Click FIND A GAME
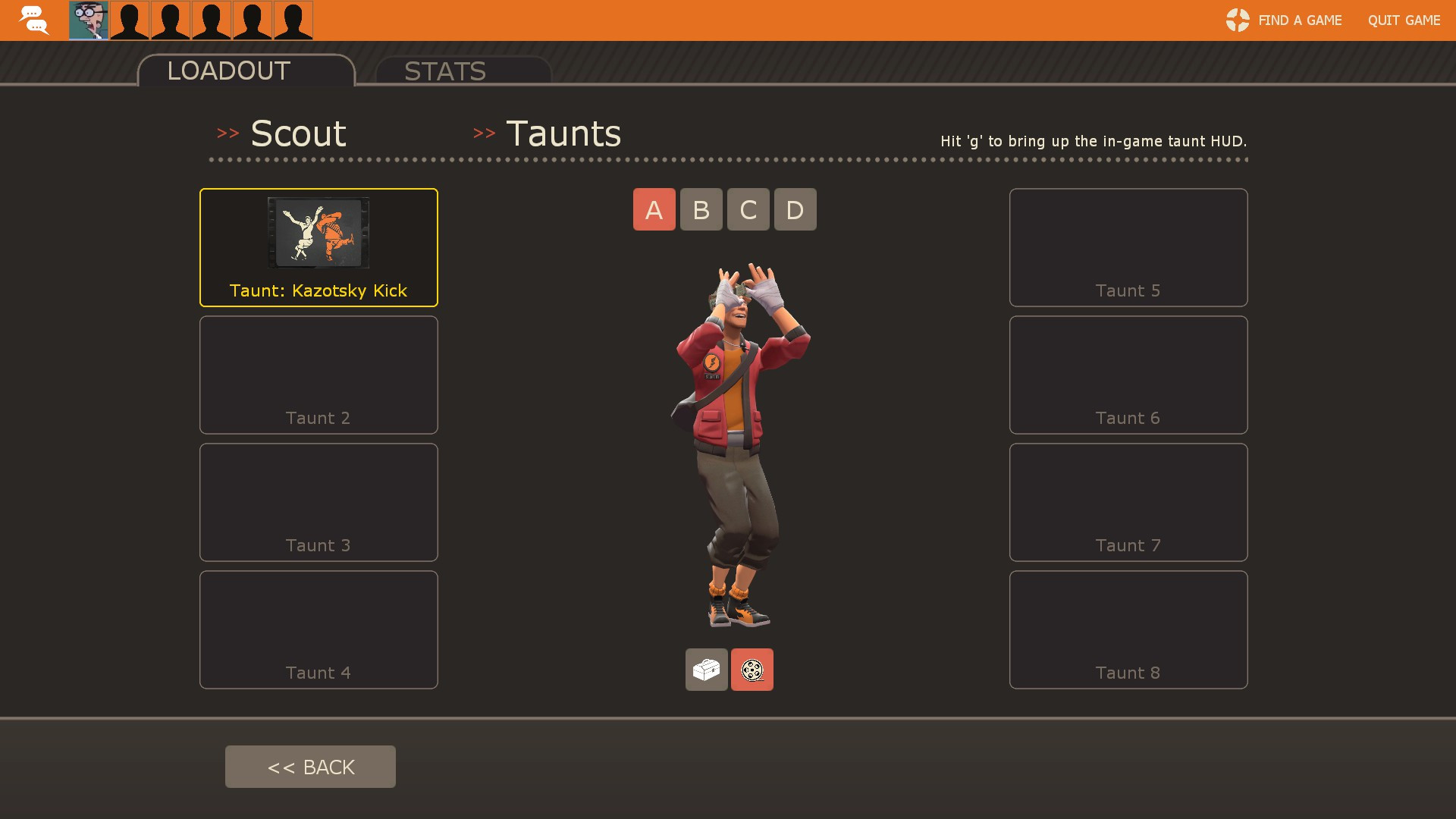The height and width of the screenshot is (819, 1456). tap(1300, 20)
